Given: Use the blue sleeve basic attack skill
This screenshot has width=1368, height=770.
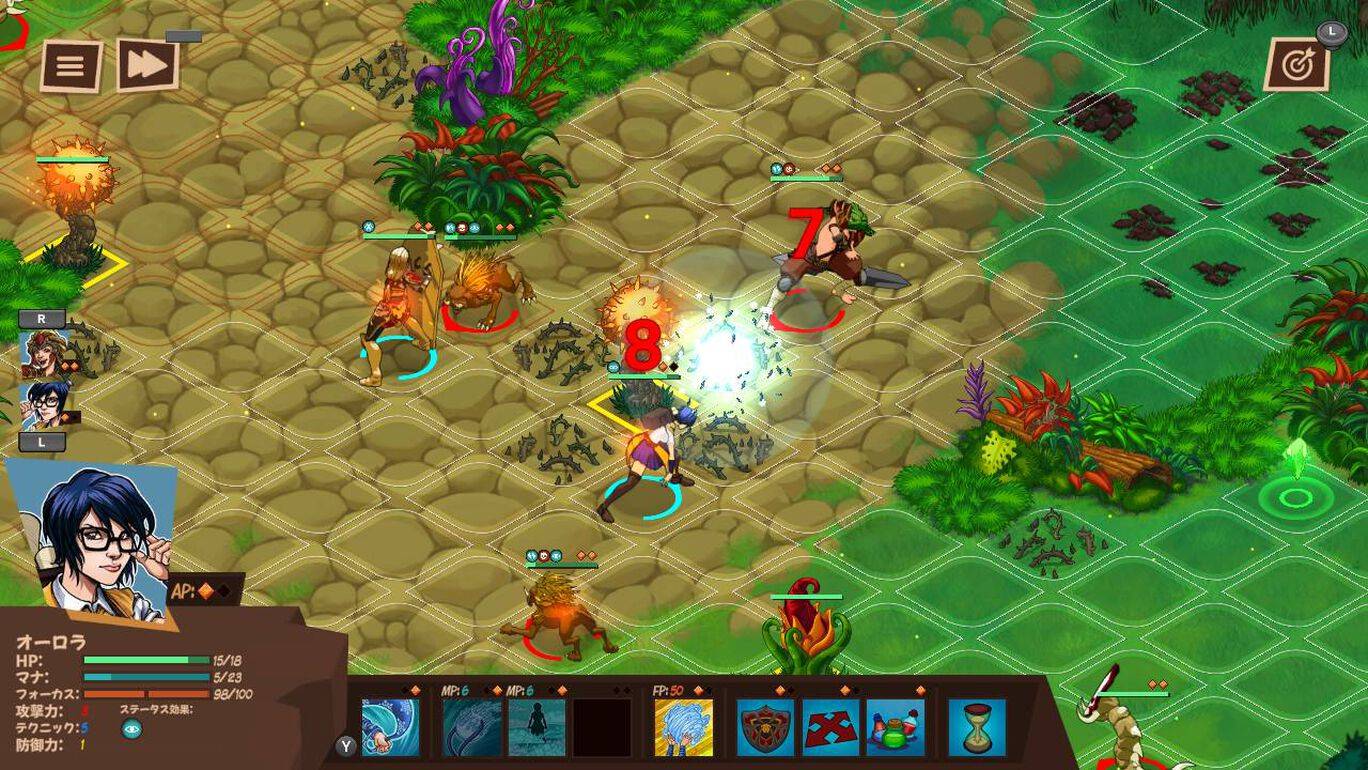Looking at the screenshot, I should point(390,727).
